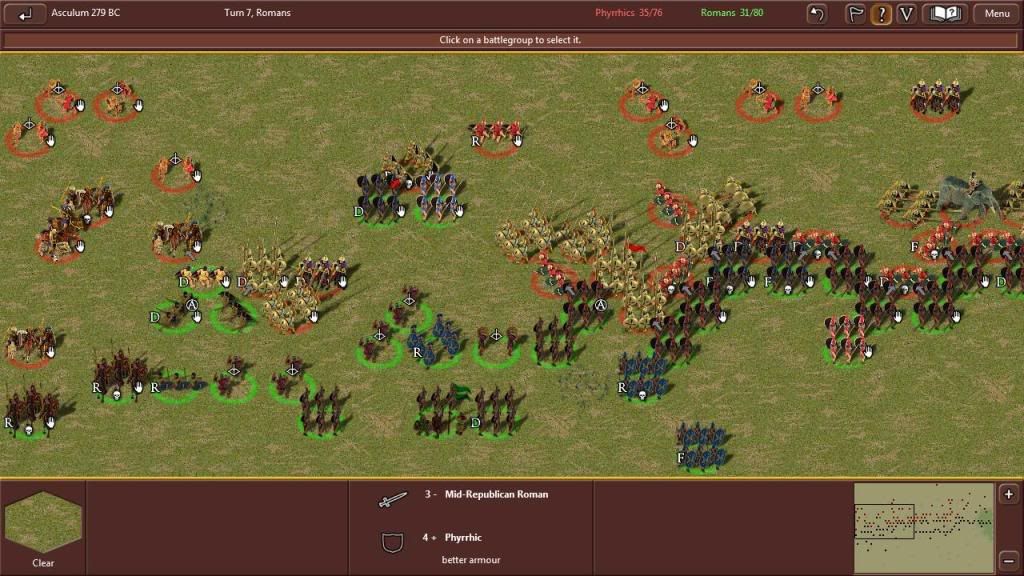Screen dimensions: 1024x576
Task: Open the Menu button
Action: point(996,14)
